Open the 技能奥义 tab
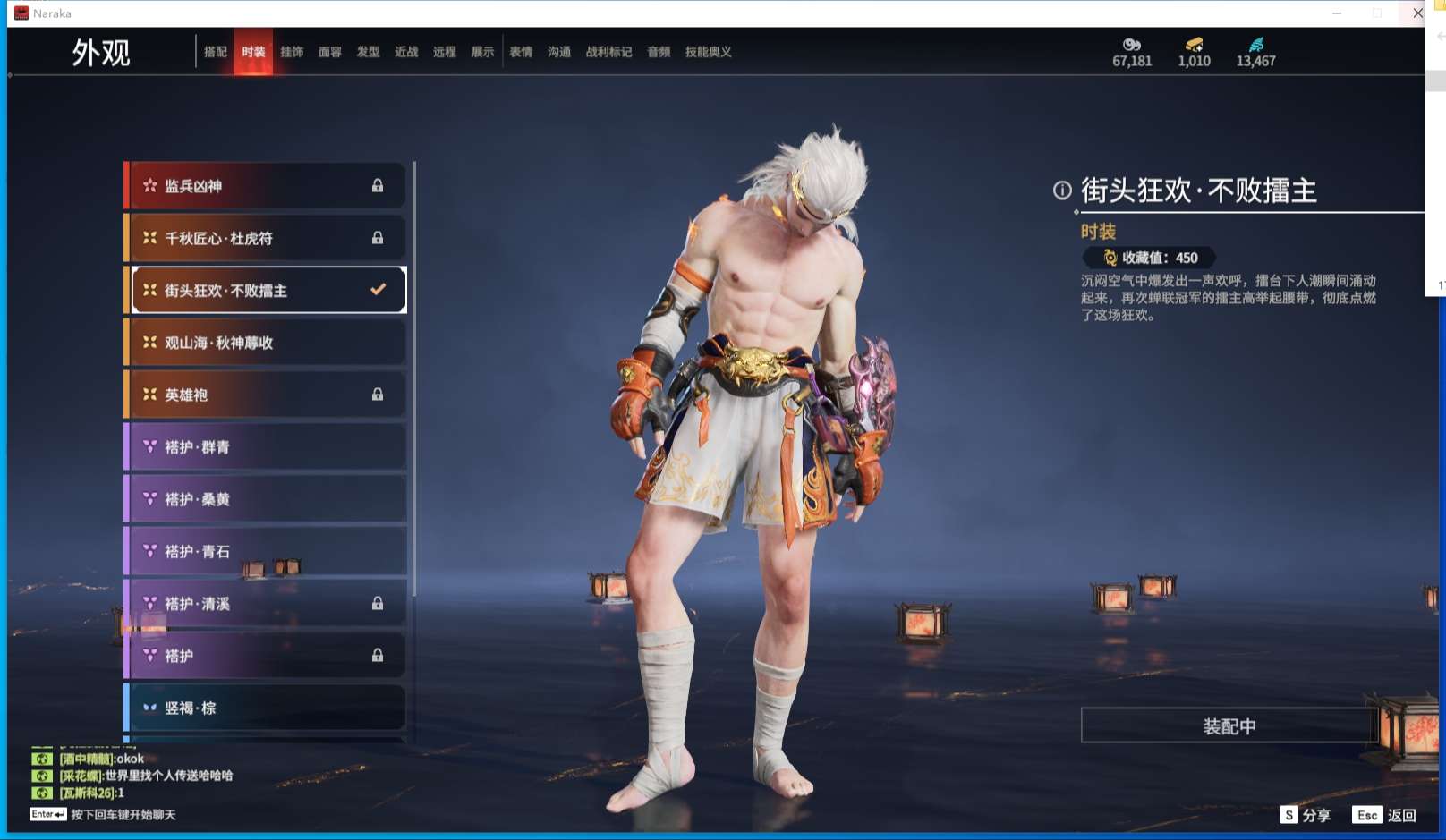This screenshot has height=840, width=1446. click(708, 52)
